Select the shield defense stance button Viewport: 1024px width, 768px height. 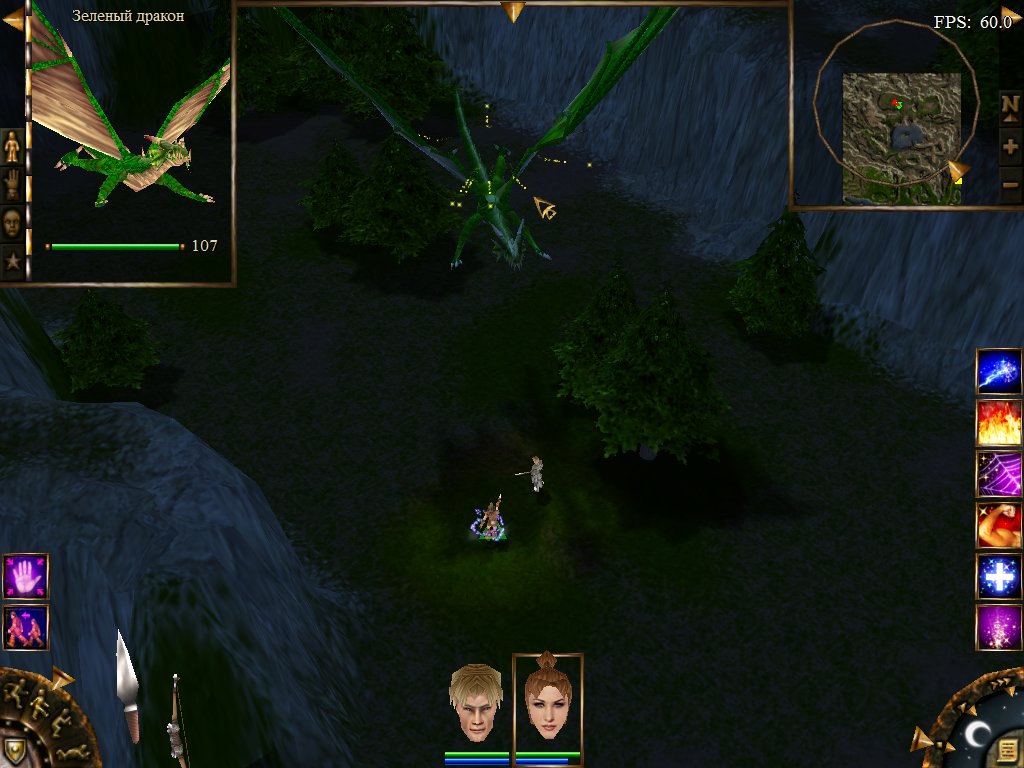pyautogui.click(x=14, y=750)
